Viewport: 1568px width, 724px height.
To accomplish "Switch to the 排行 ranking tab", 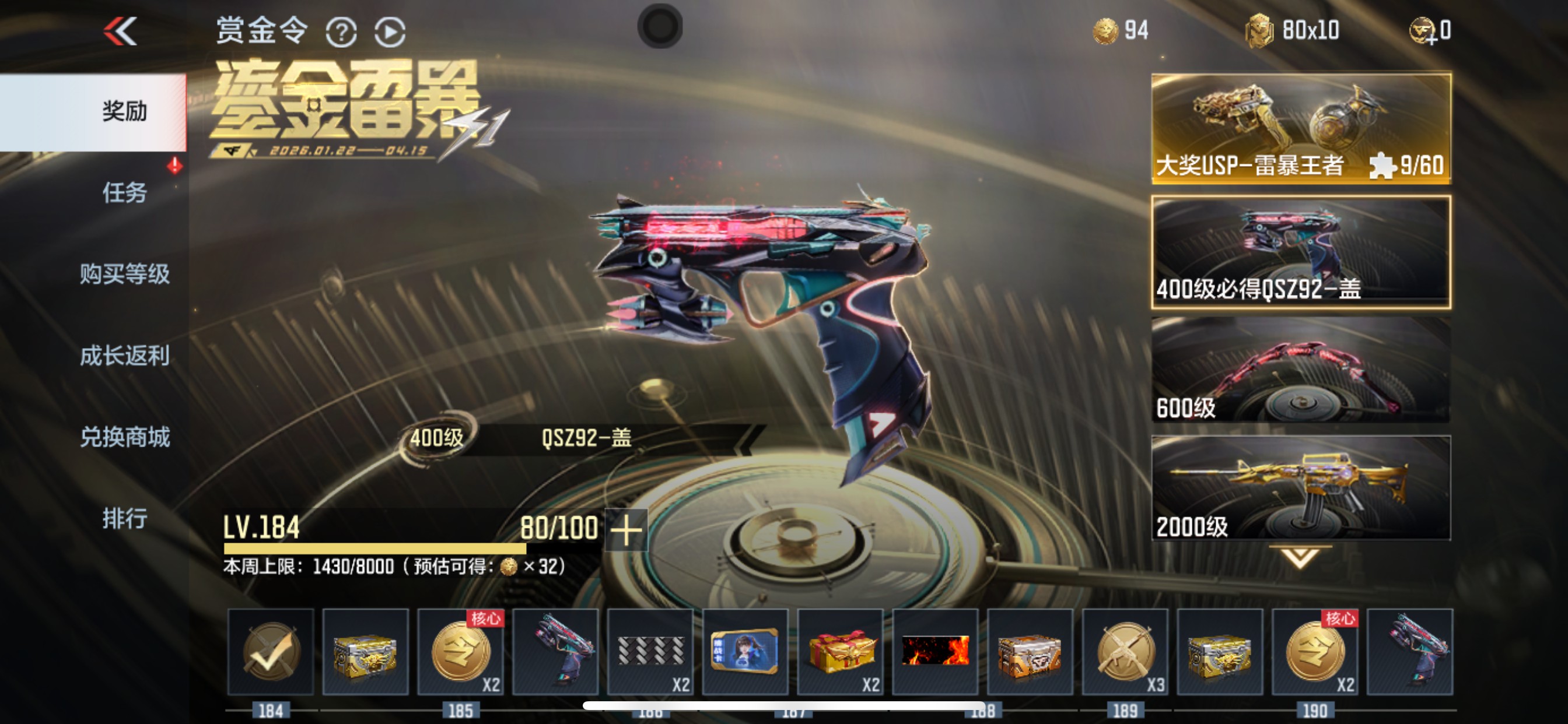I will click(x=125, y=518).
